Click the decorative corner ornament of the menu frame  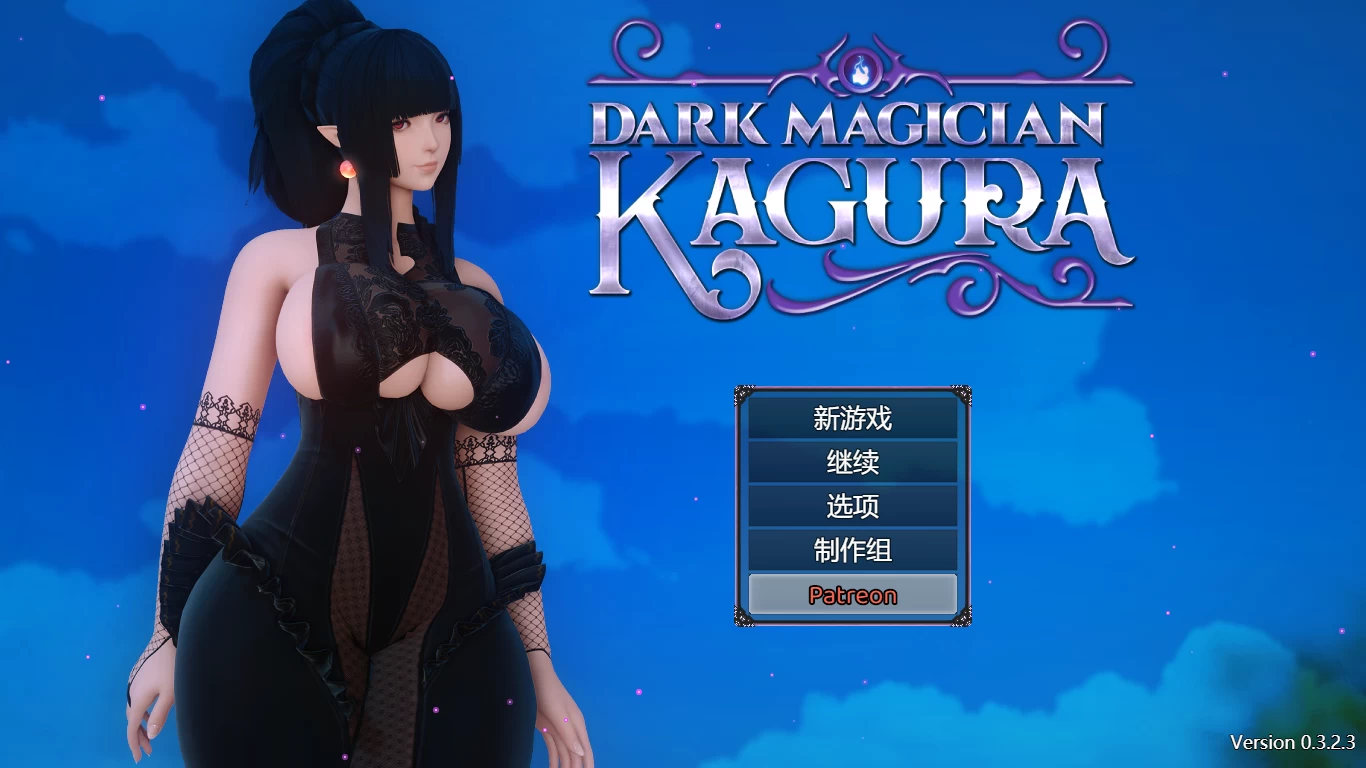coord(741,391)
